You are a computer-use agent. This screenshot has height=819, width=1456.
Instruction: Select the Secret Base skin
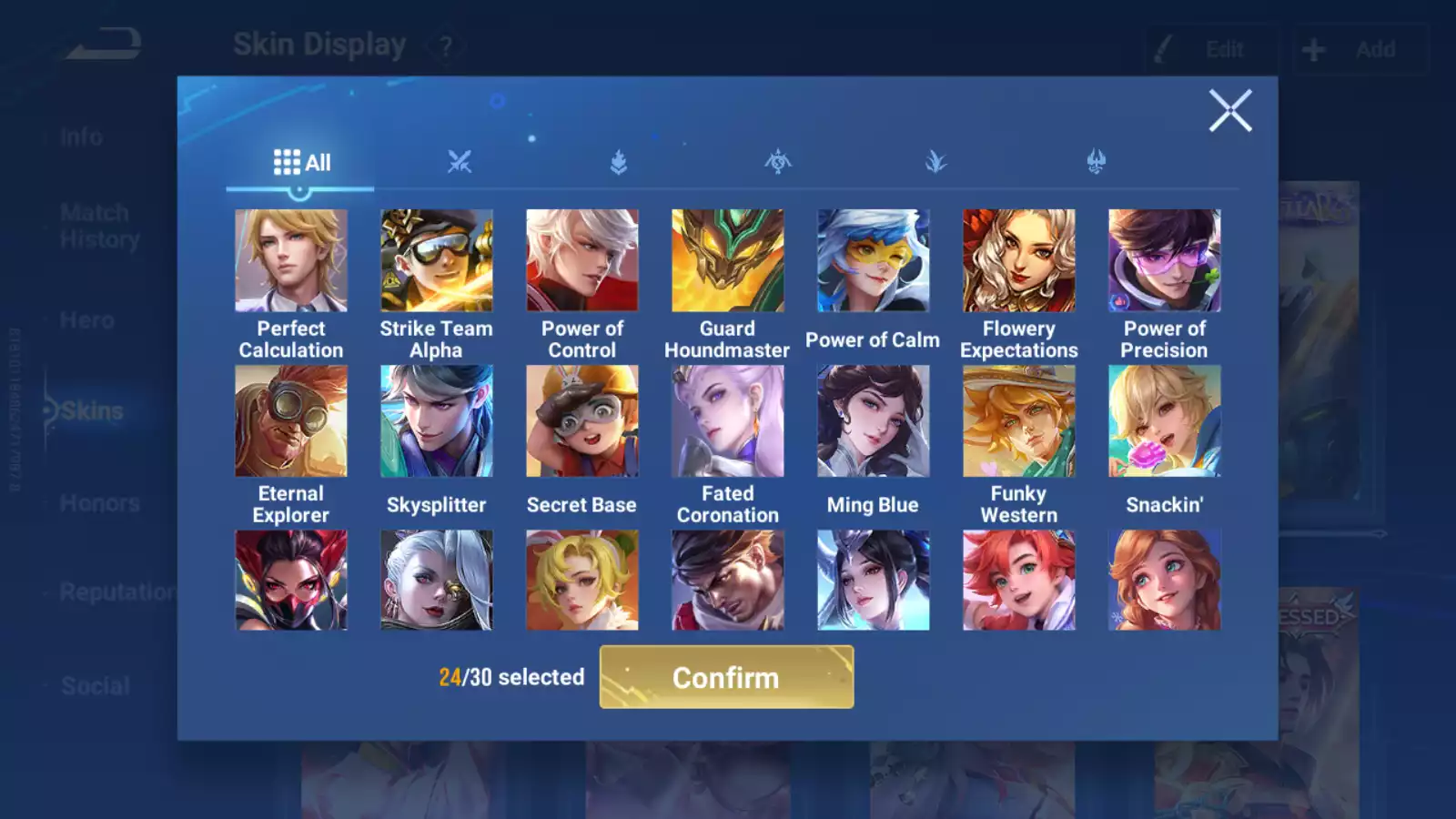pyautogui.click(x=582, y=421)
